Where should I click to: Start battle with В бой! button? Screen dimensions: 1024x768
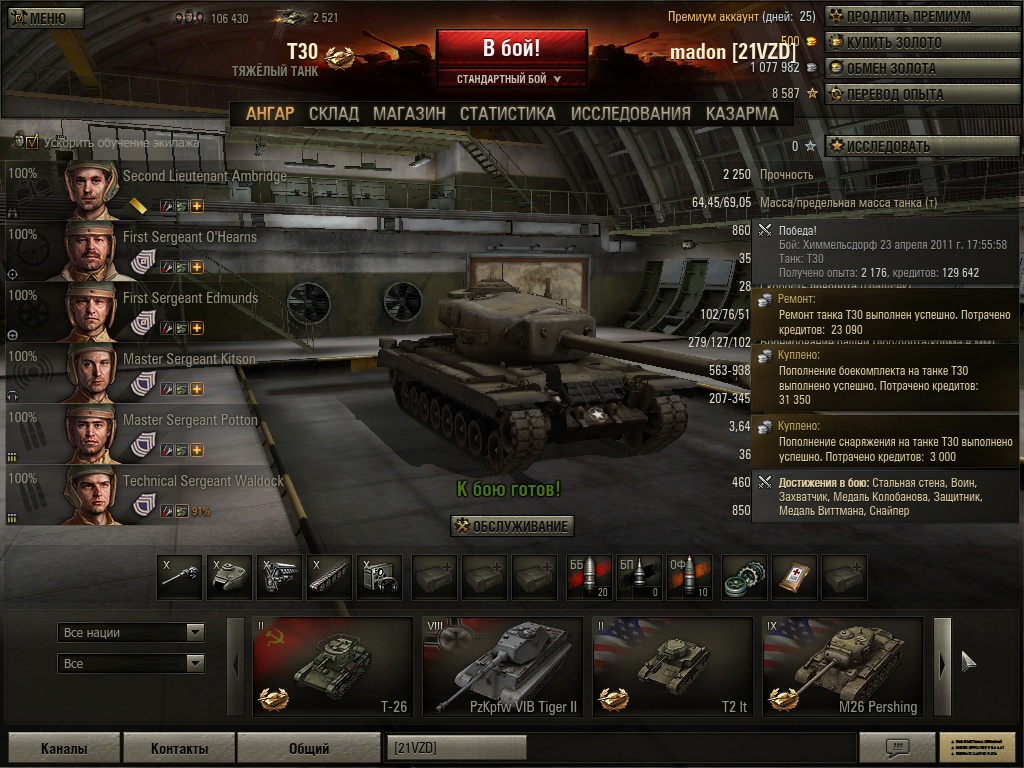(511, 48)
